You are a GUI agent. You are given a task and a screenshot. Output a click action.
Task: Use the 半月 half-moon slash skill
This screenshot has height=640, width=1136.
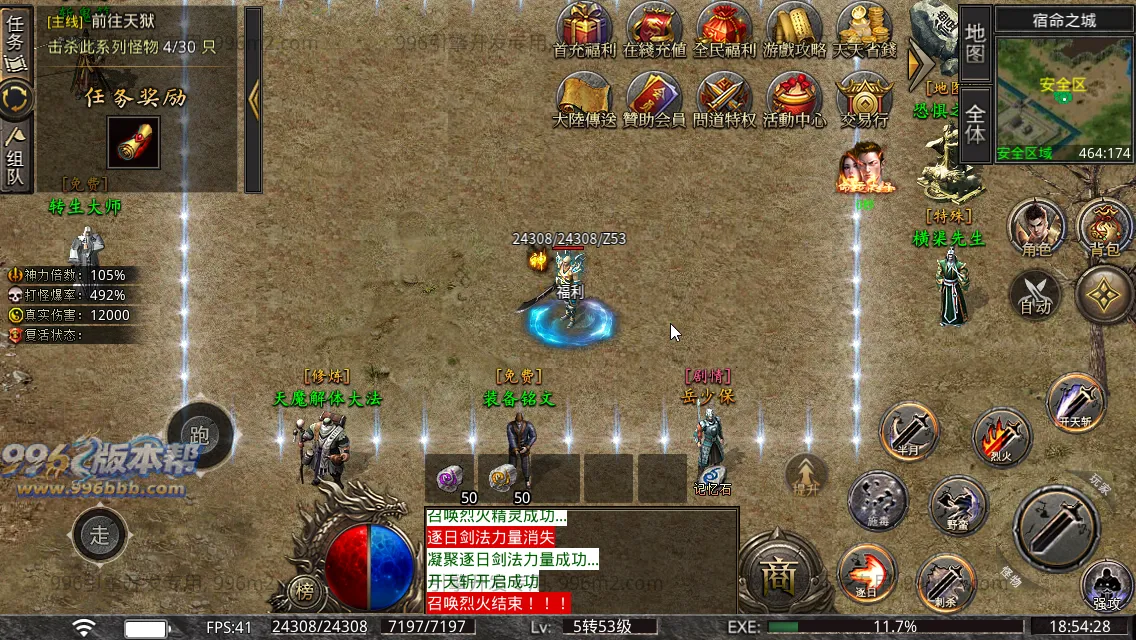coord(909,431)
